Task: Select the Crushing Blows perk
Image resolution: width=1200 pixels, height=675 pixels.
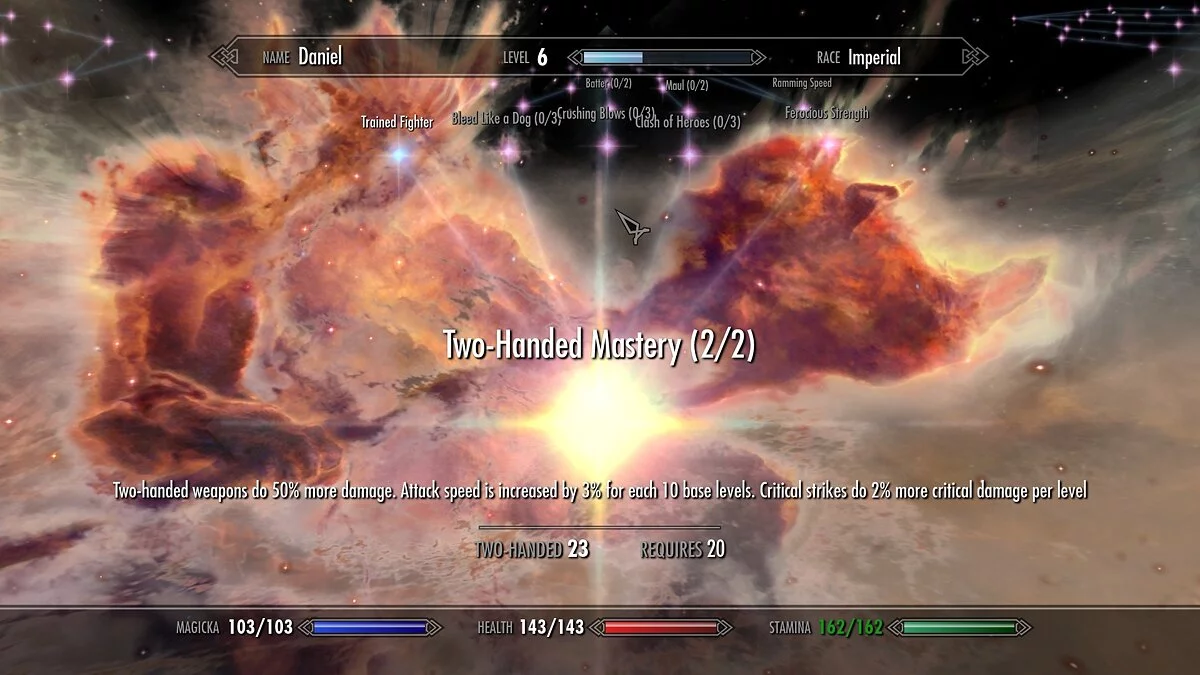Action: 606,114
